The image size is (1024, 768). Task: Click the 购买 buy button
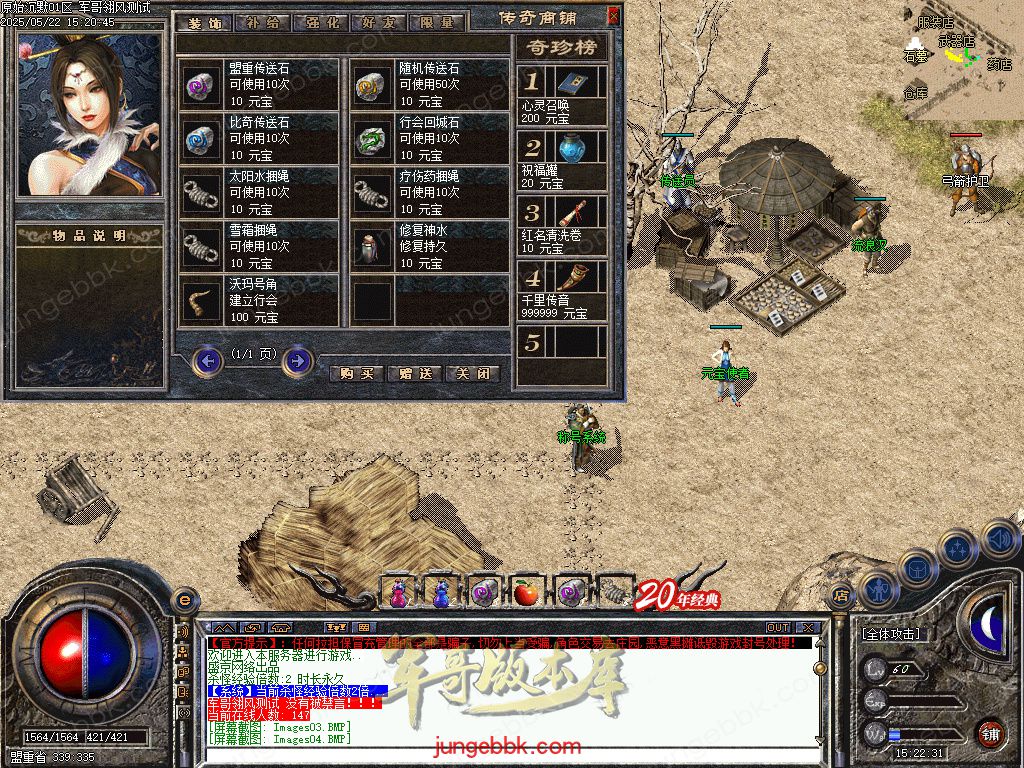pyautogui.click(x=356, y=373)
